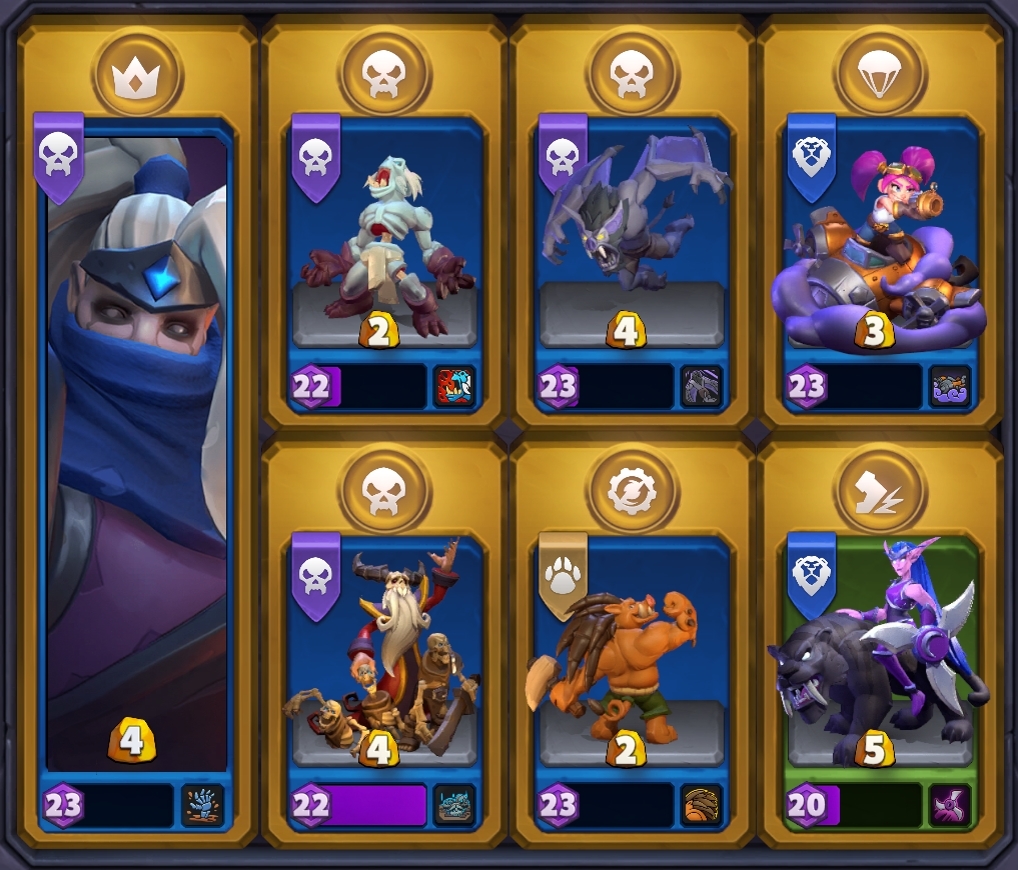The height and width of the screenshot is (870, 1018).
Task: Select the Sylvanas leader card
Action: (137, 450)
